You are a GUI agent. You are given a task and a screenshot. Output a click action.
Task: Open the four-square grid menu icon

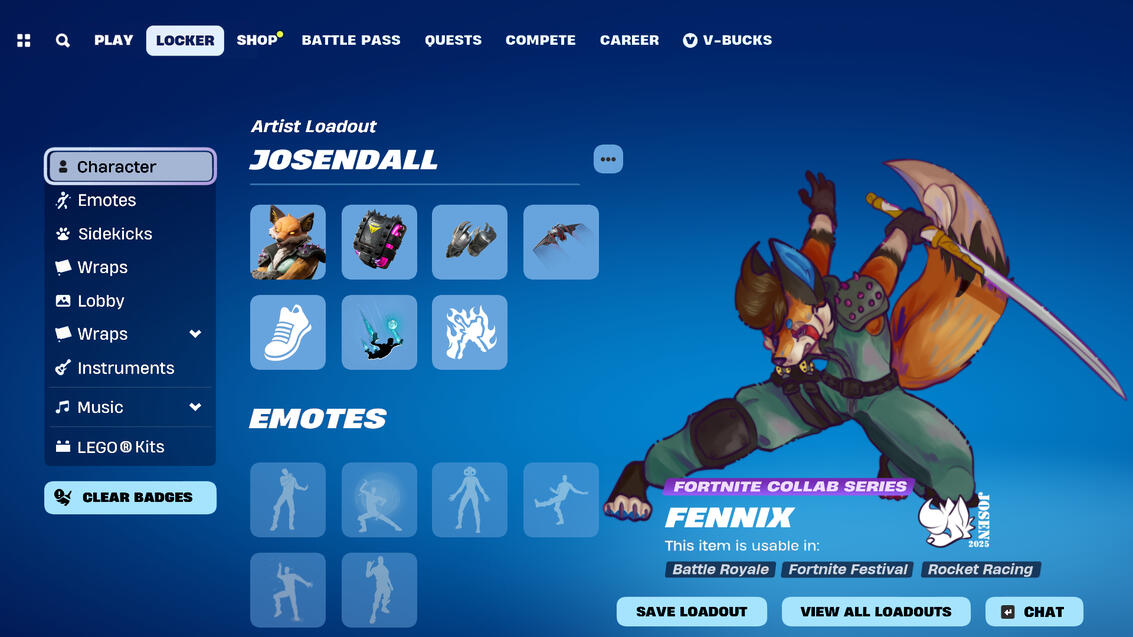coord(24,41)
